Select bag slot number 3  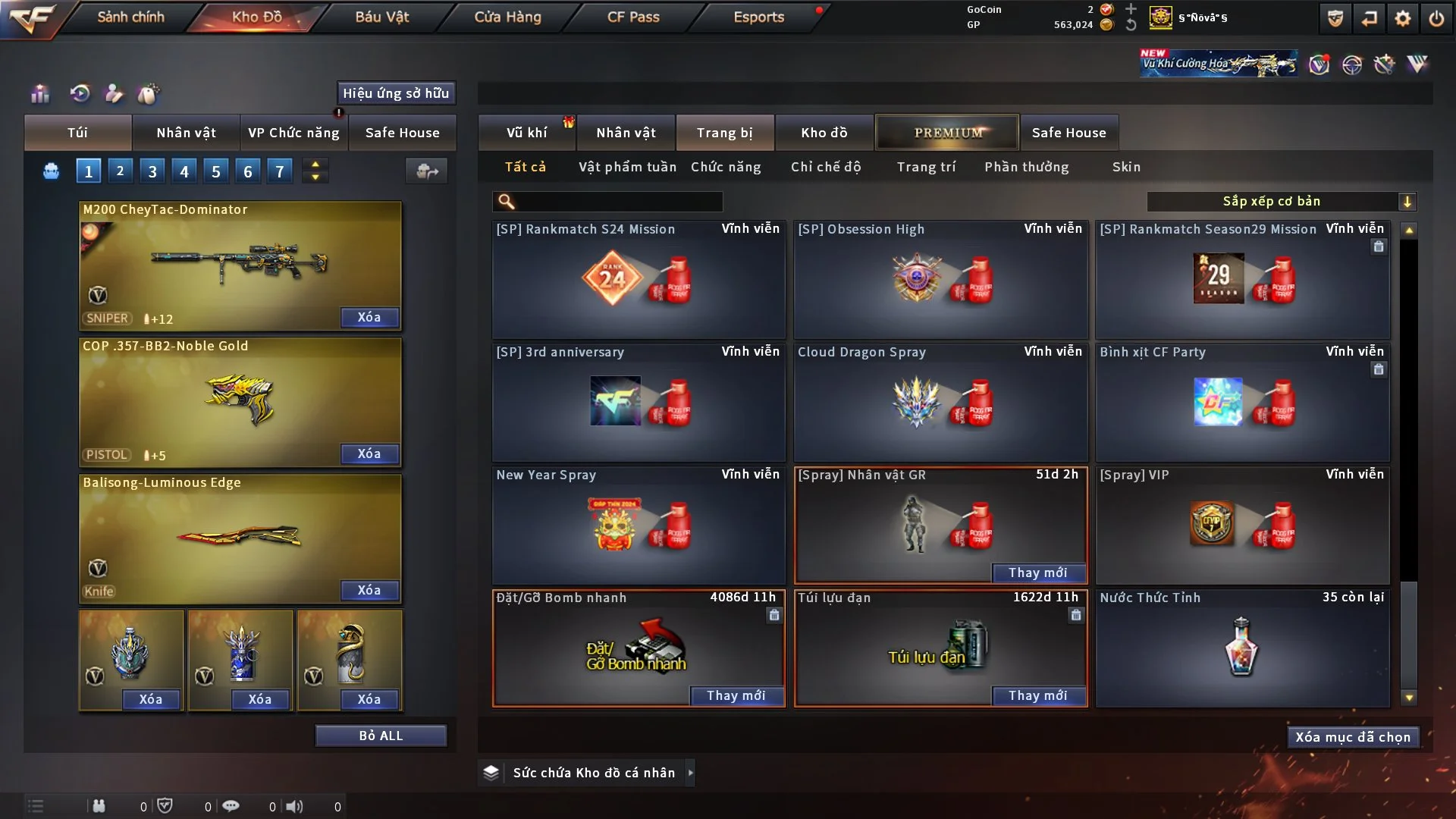point(152,171)
